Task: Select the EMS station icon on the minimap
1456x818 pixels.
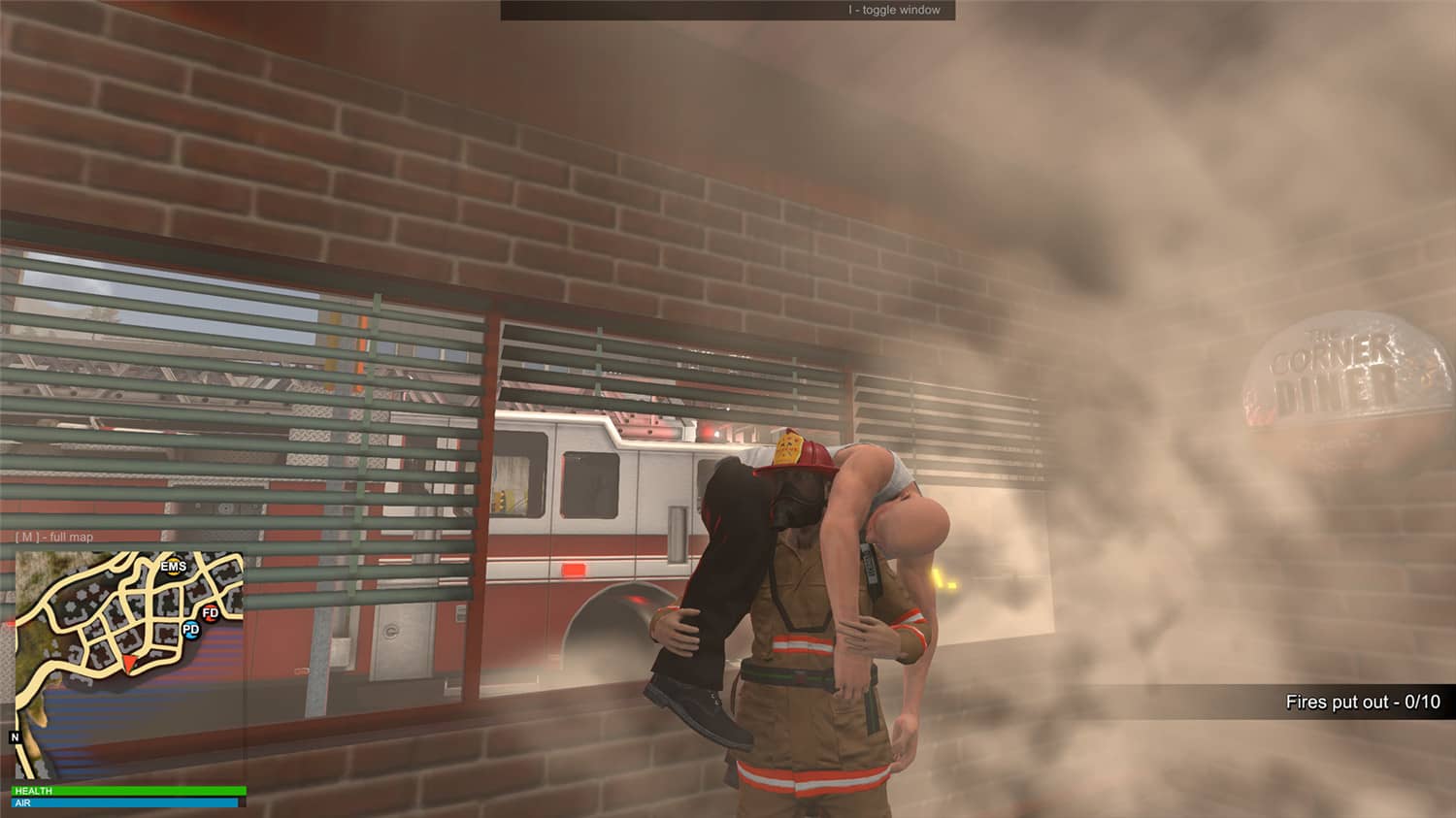Action: coord(173,566)
